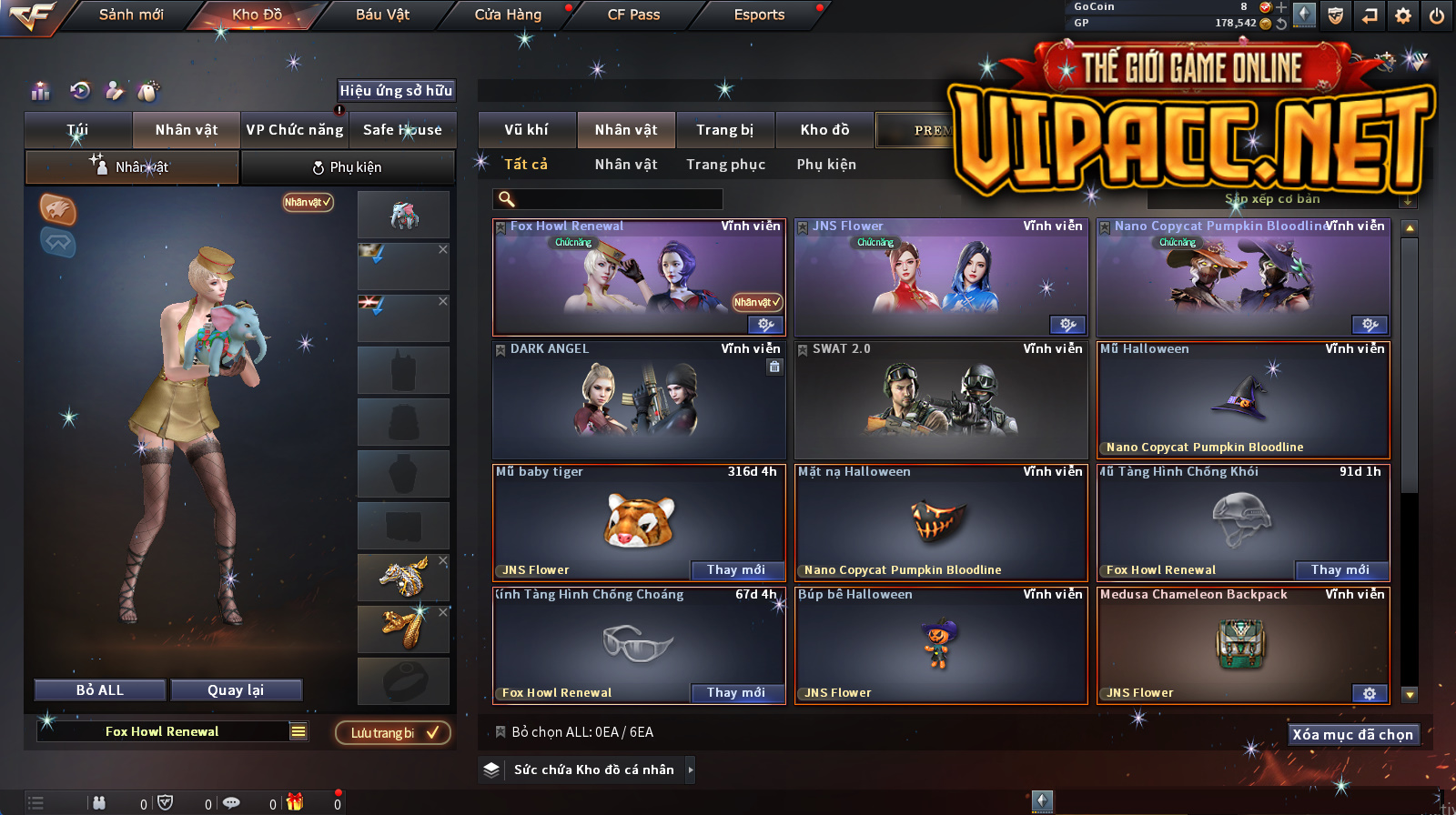Switch to the Báu Vật tab
The height and width of the screenshot is (815, 1456).
click(x=382, y=15)
